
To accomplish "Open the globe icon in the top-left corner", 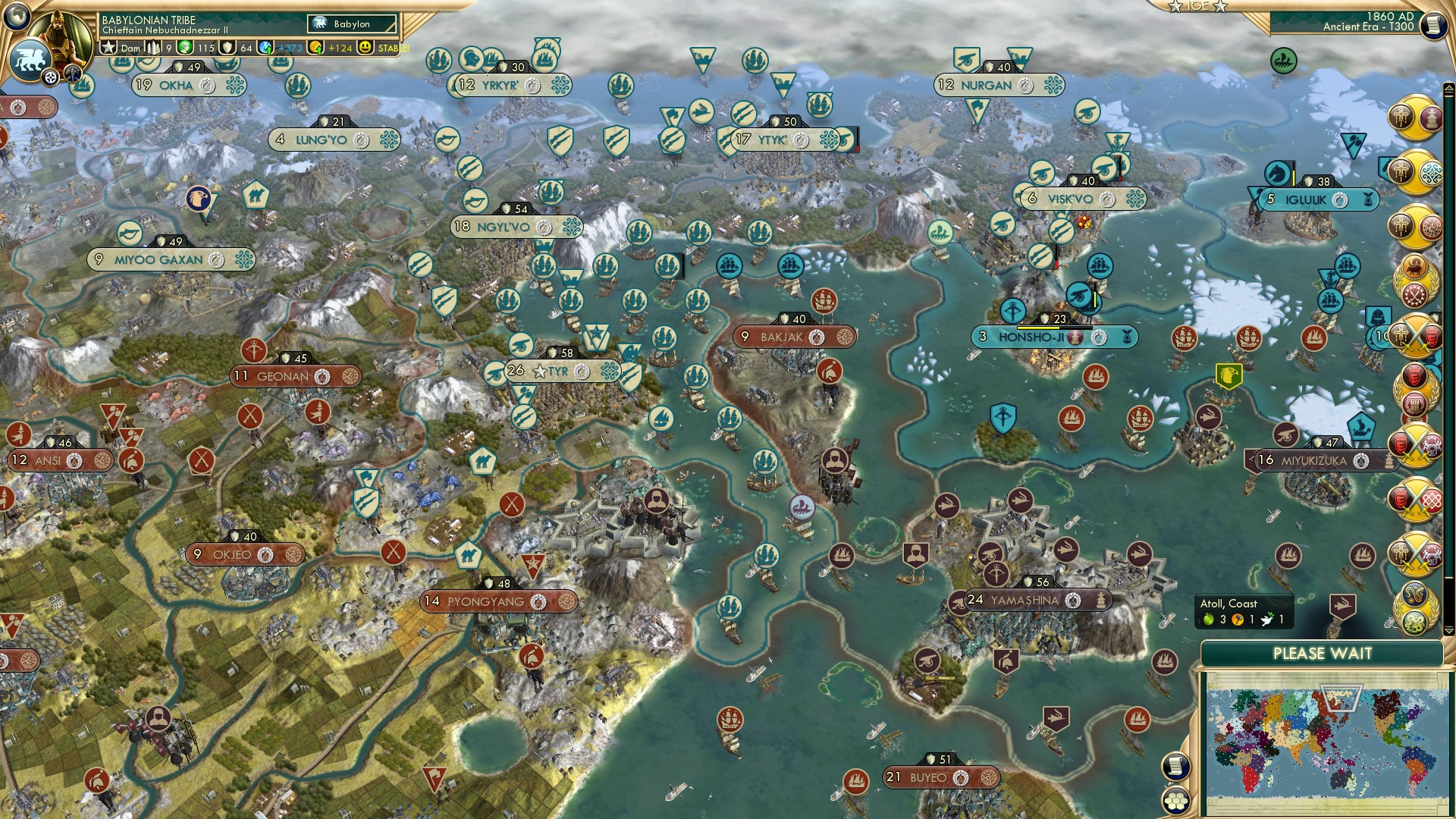I will click(x=15, y=17).
